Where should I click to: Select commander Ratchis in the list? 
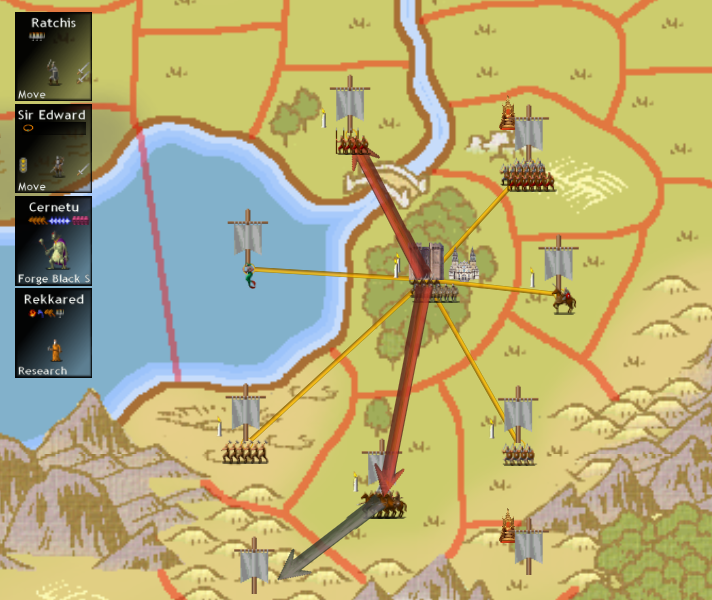(54, 57)
